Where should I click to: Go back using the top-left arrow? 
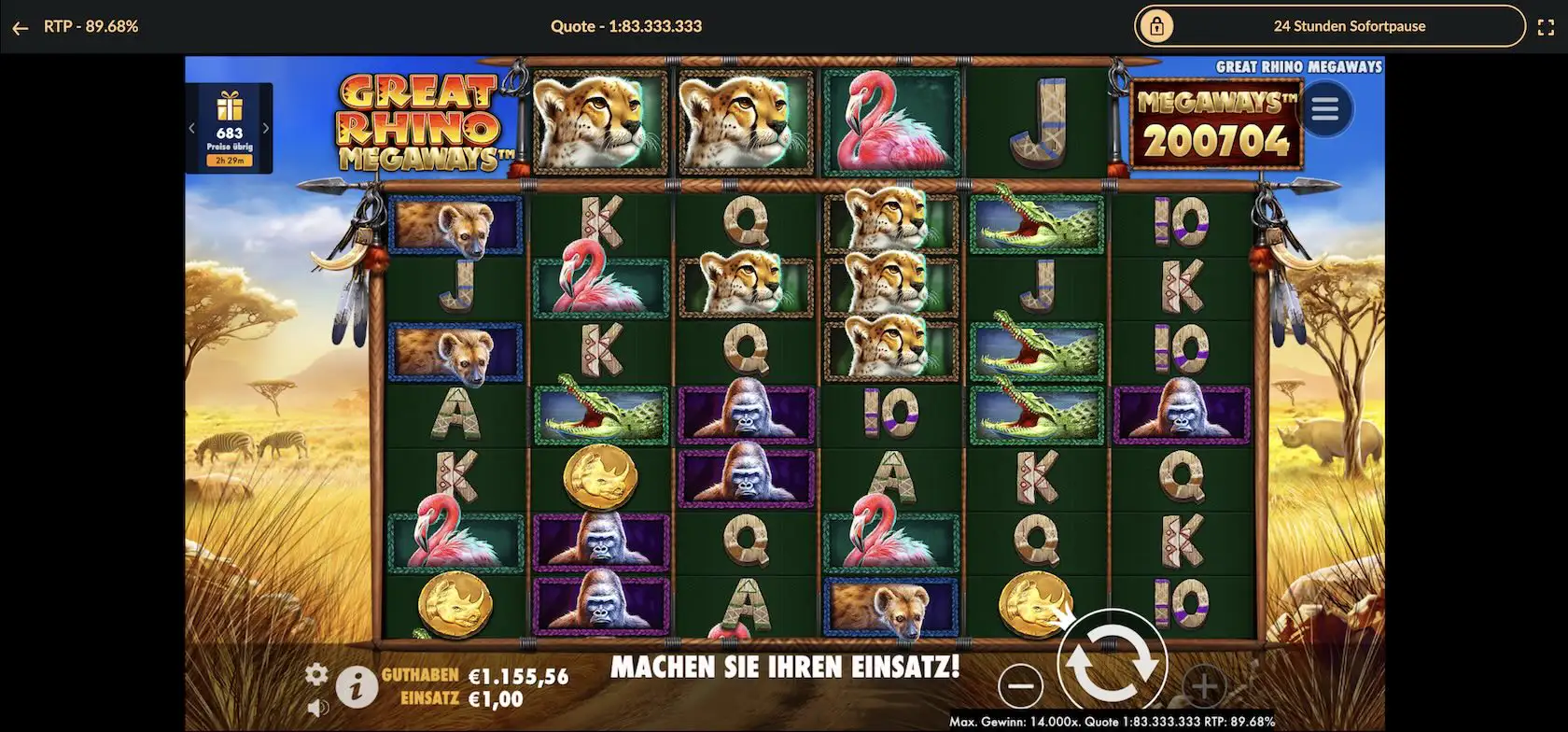(20, 27)
